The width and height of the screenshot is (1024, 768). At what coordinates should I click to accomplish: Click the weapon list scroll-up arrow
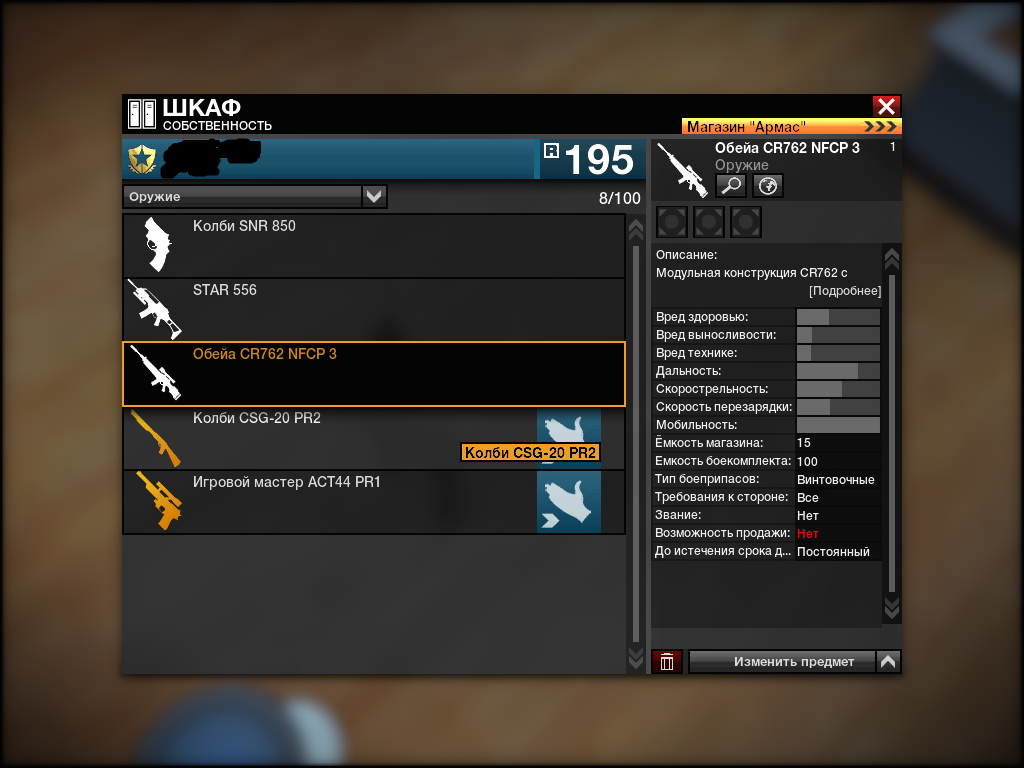click(x=635, y=230)
